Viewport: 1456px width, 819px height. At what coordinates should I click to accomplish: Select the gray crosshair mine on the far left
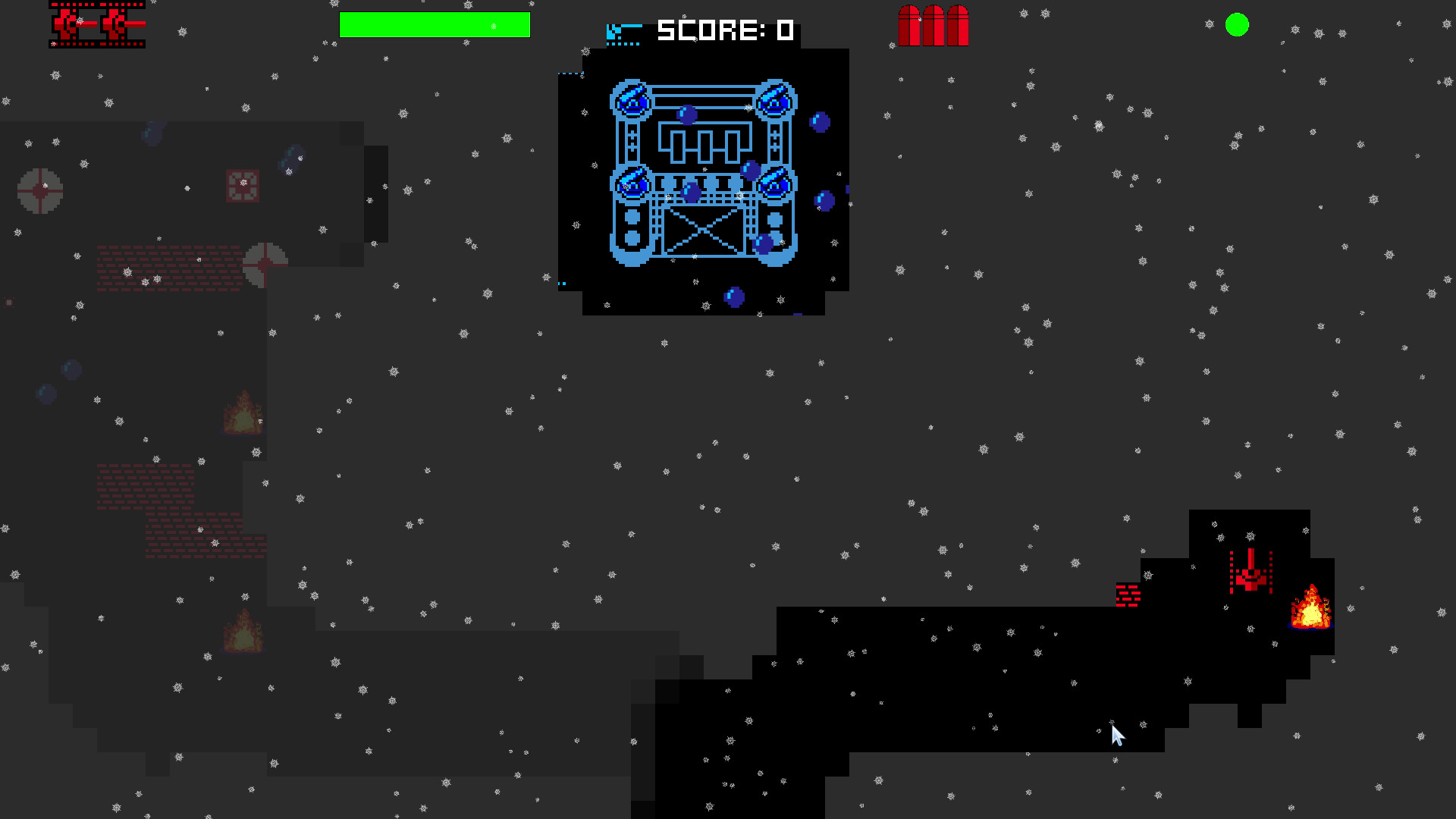[39, 192]
